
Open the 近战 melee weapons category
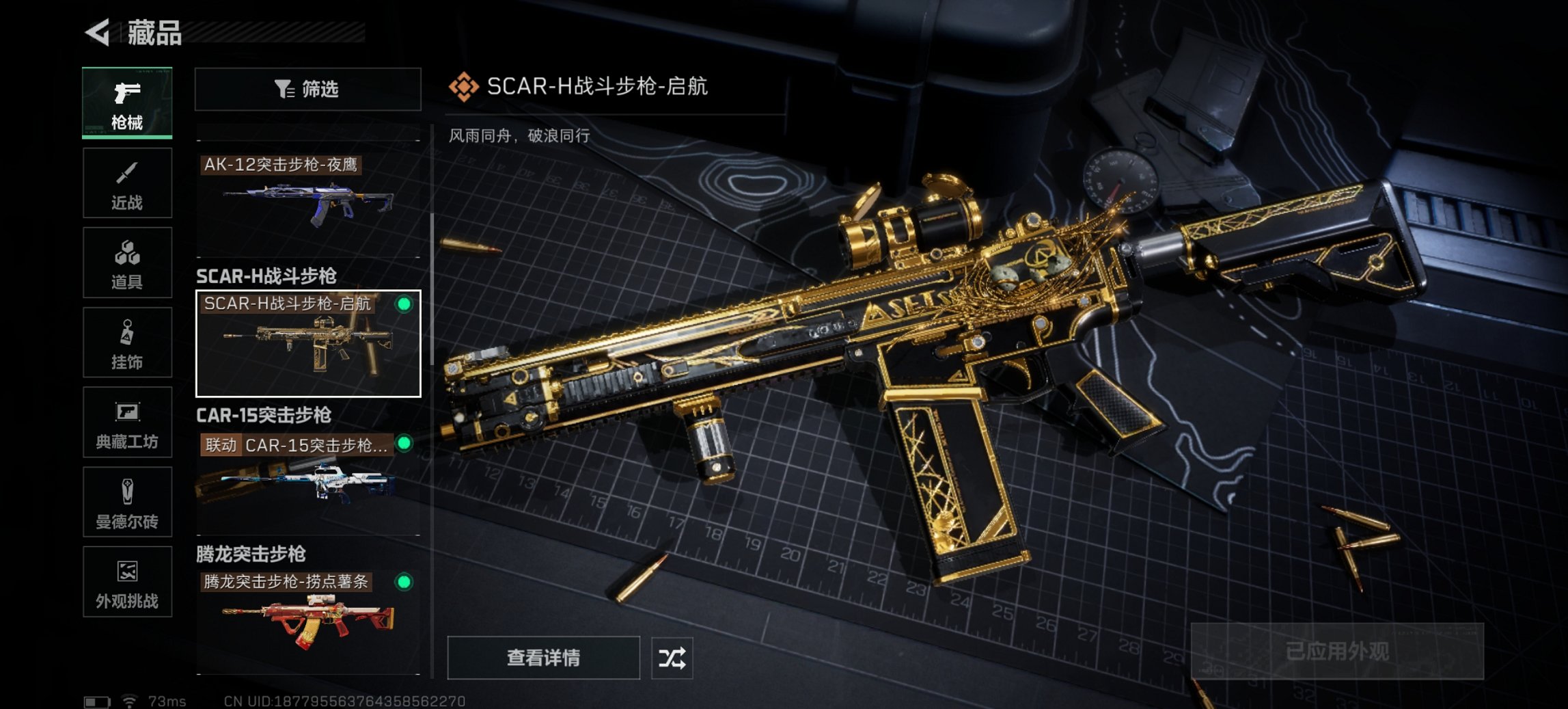(127, 183)
